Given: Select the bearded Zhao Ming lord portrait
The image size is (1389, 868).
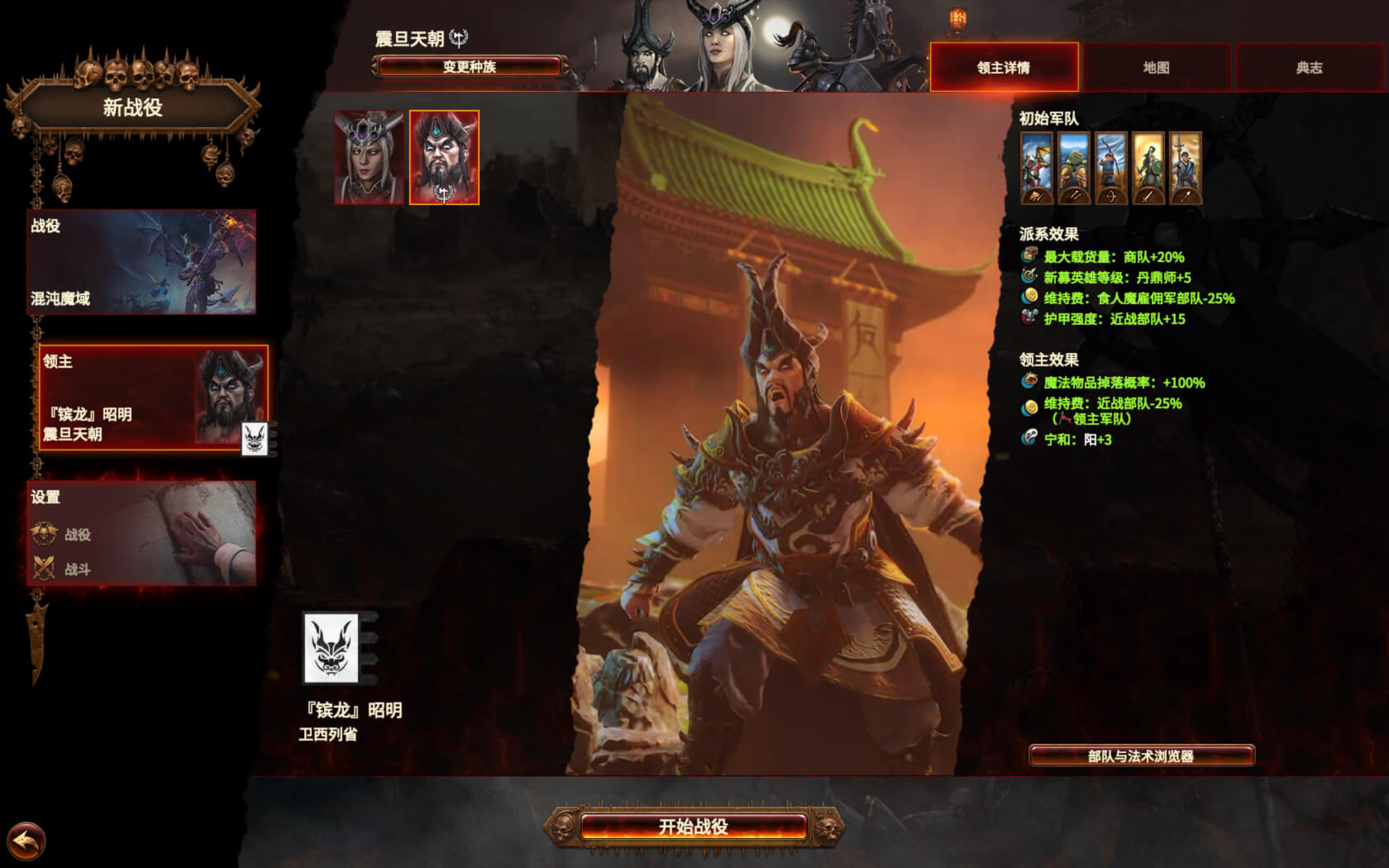Looking at the screenshot, I should 444,157.
